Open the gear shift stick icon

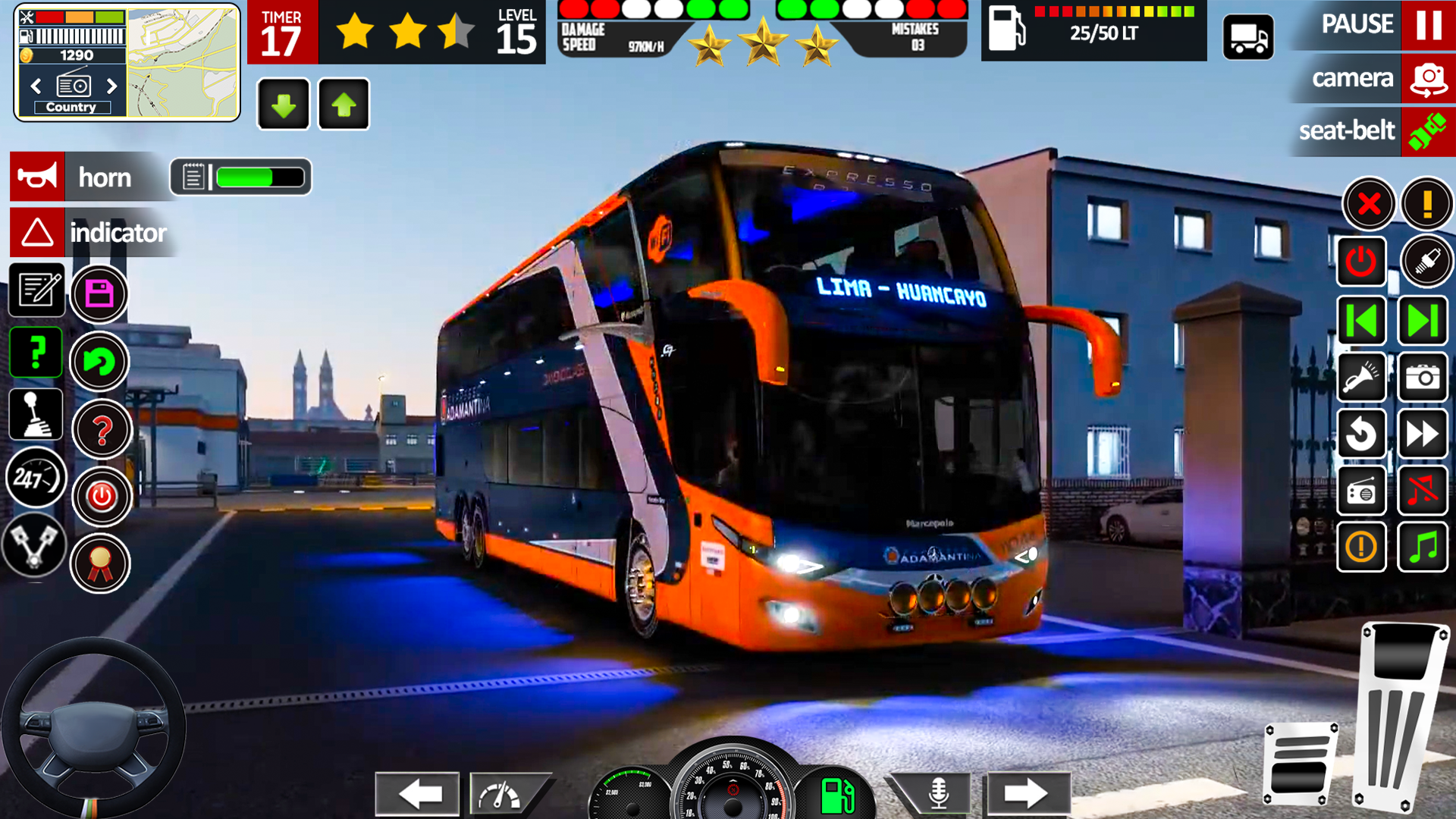(36, 415)
